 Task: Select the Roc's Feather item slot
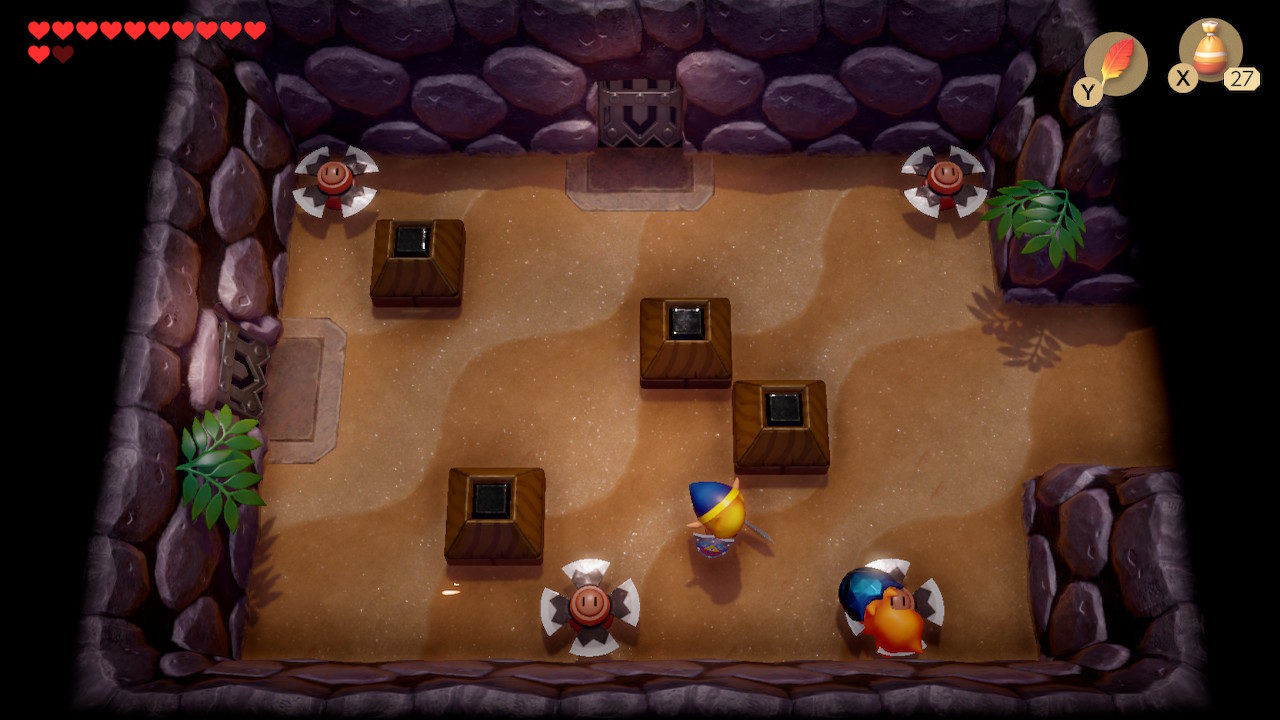click(1114, 64)
